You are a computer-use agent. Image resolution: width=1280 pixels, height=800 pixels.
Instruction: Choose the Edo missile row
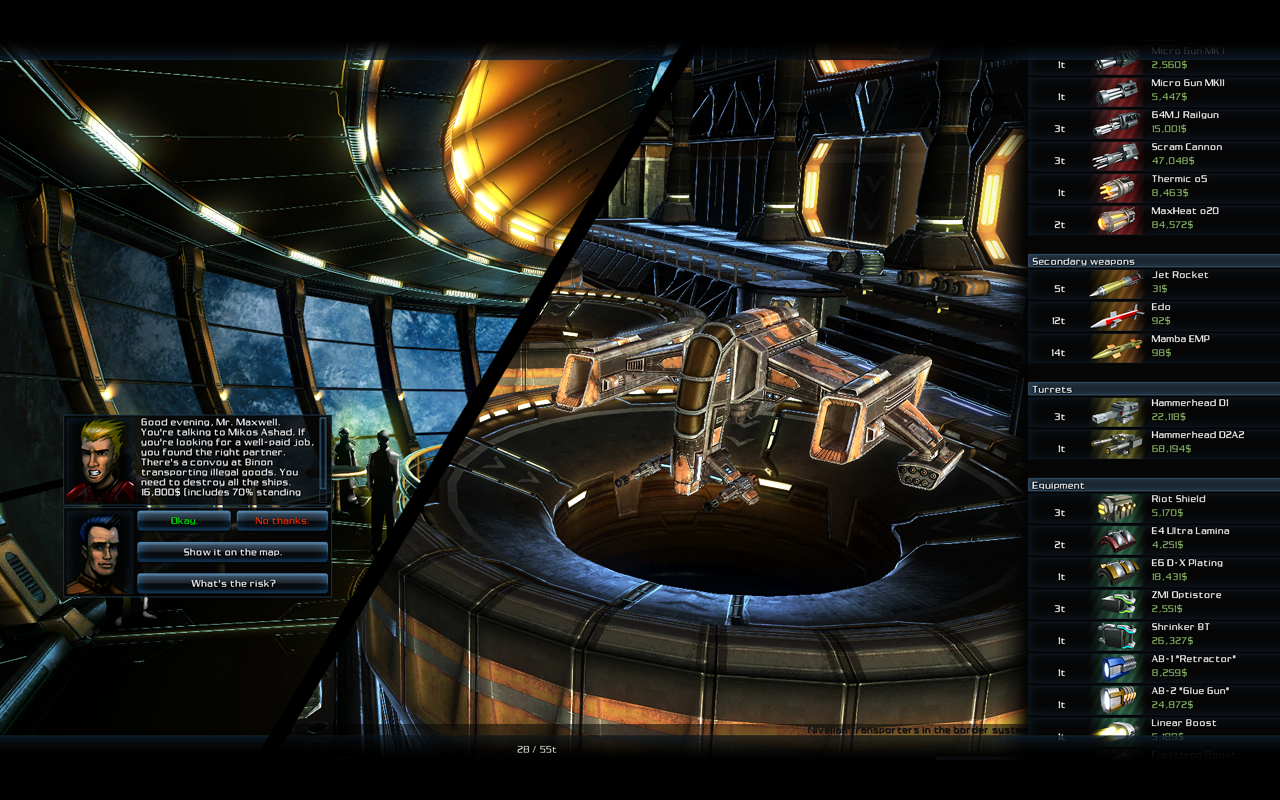(1153, 314)
